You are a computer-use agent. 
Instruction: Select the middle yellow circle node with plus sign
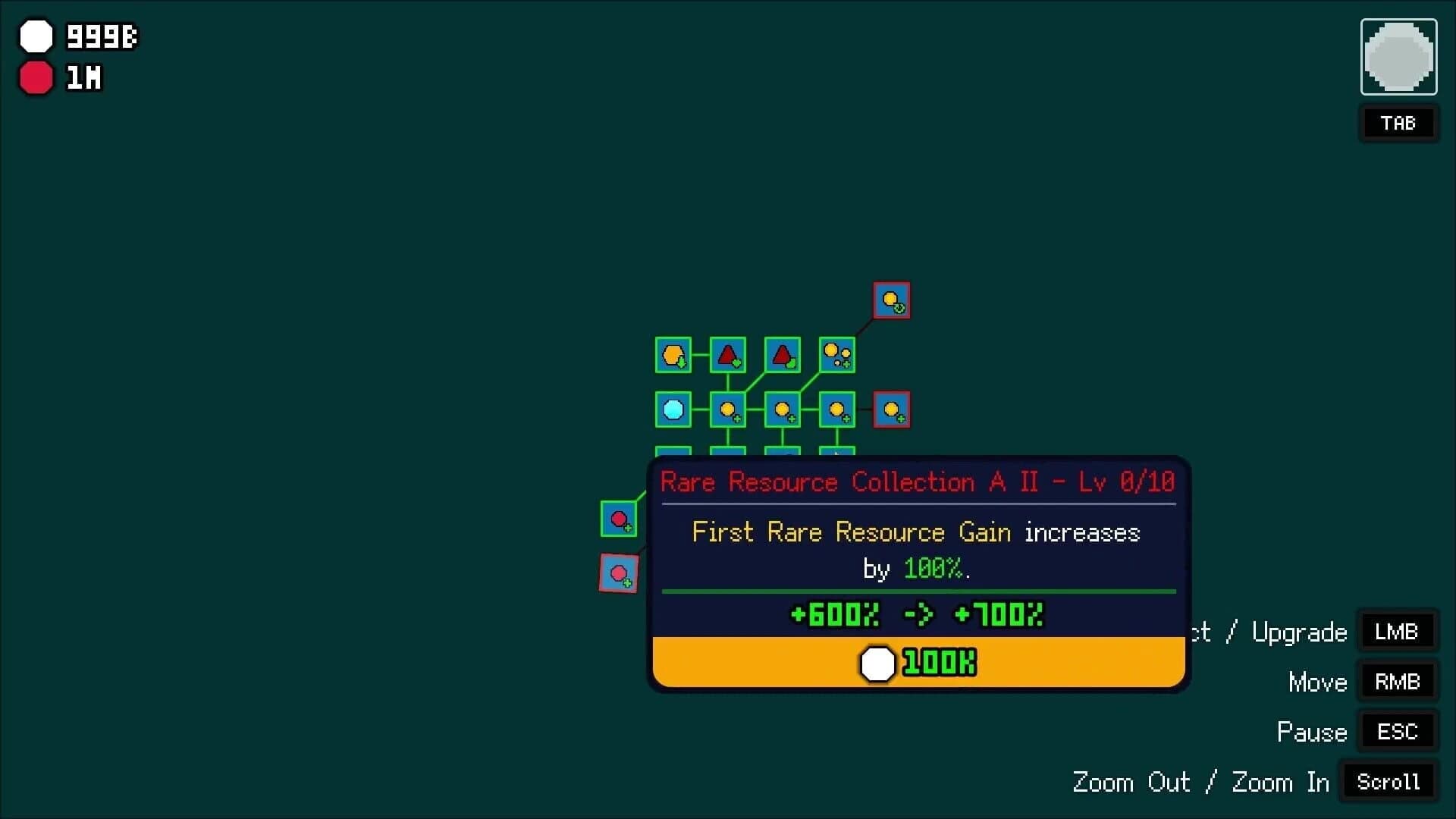point(783,409)
